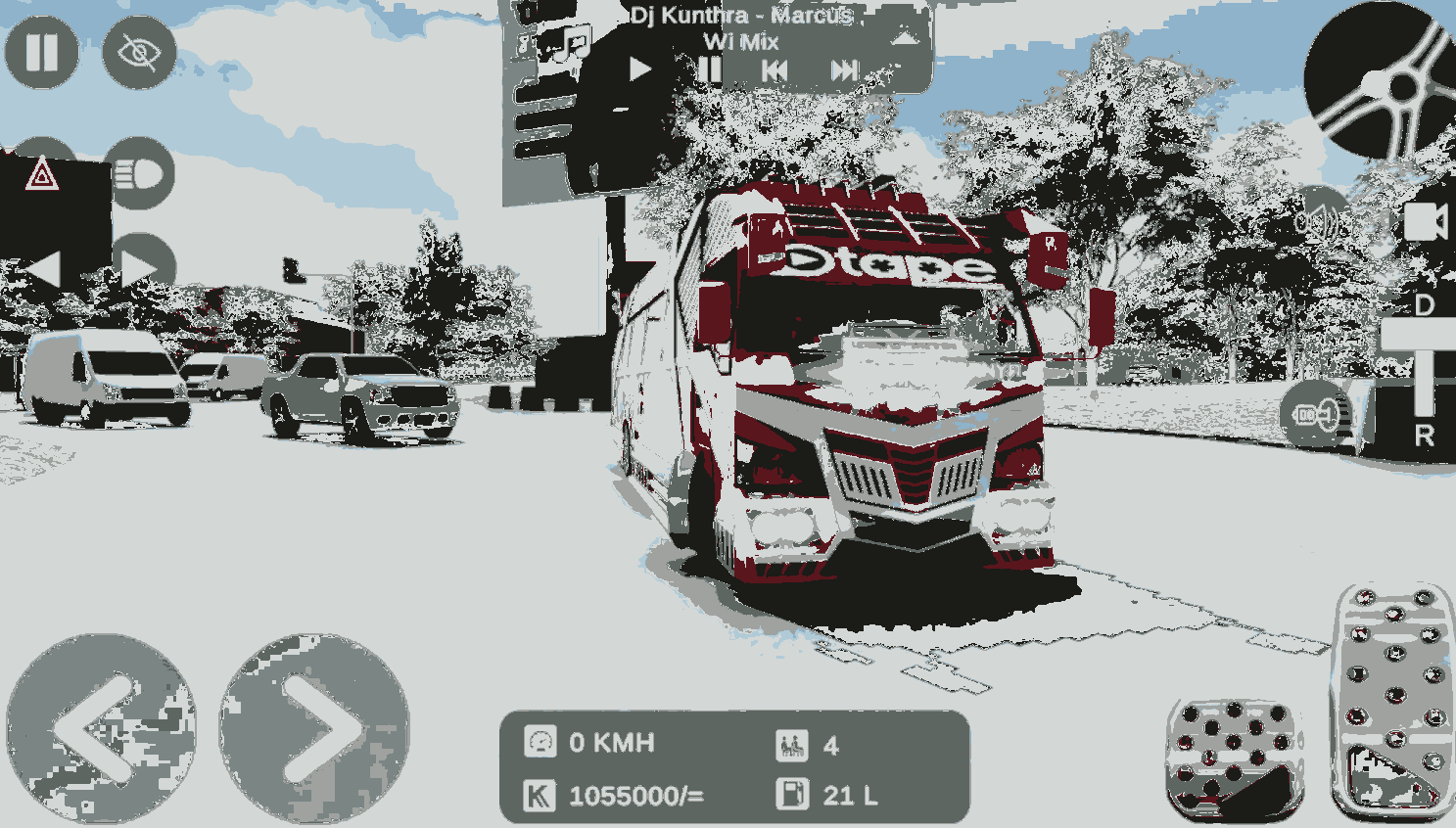
Task: Steer right with the right arrow button
Action: click(313, 727)
